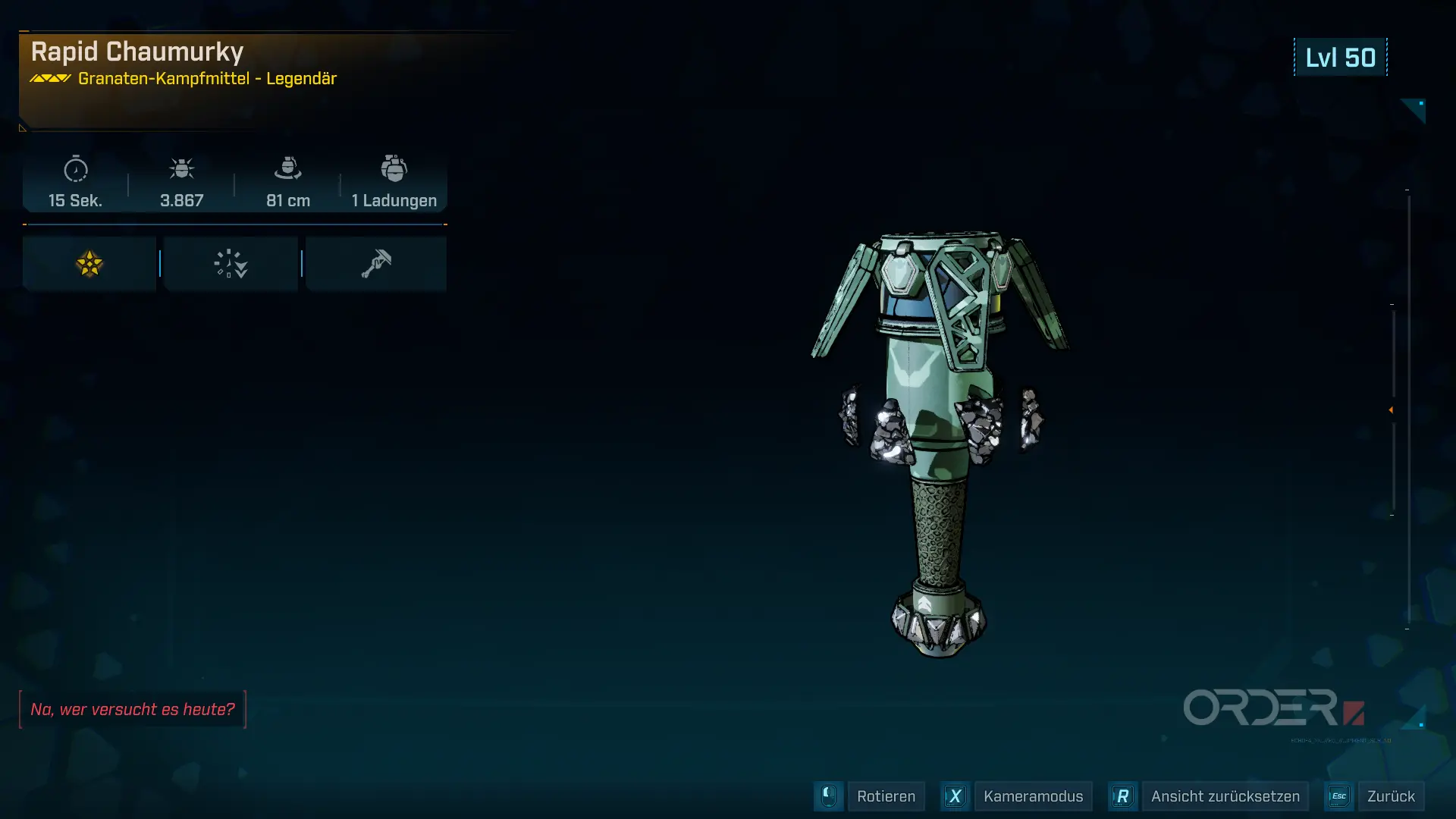Switch to the hammer tool perk tab
Viewport: 1456px width, 819px height.
tap(376, 264)
